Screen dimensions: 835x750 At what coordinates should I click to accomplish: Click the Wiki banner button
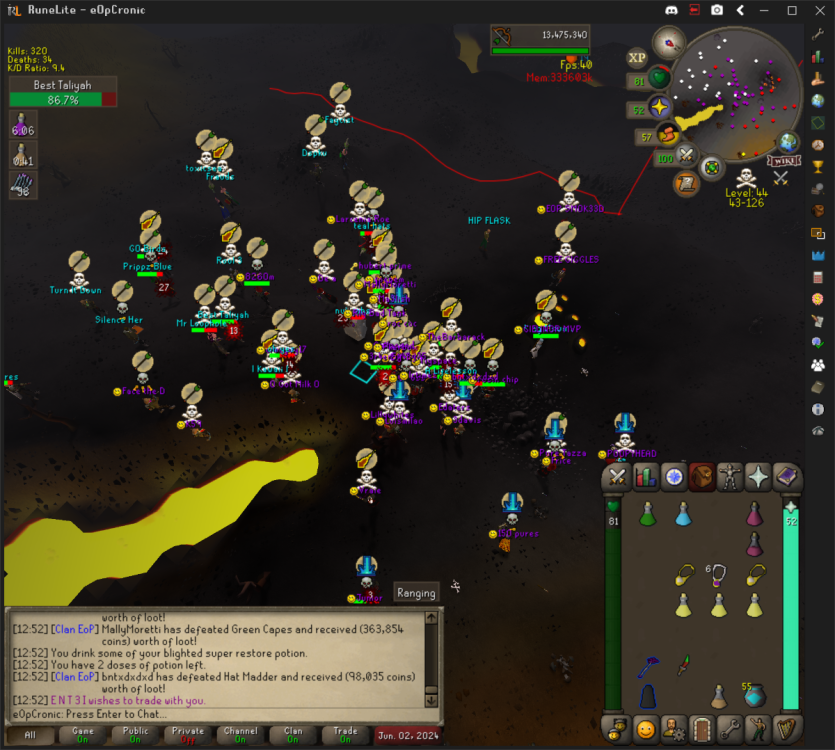point(784,161)
